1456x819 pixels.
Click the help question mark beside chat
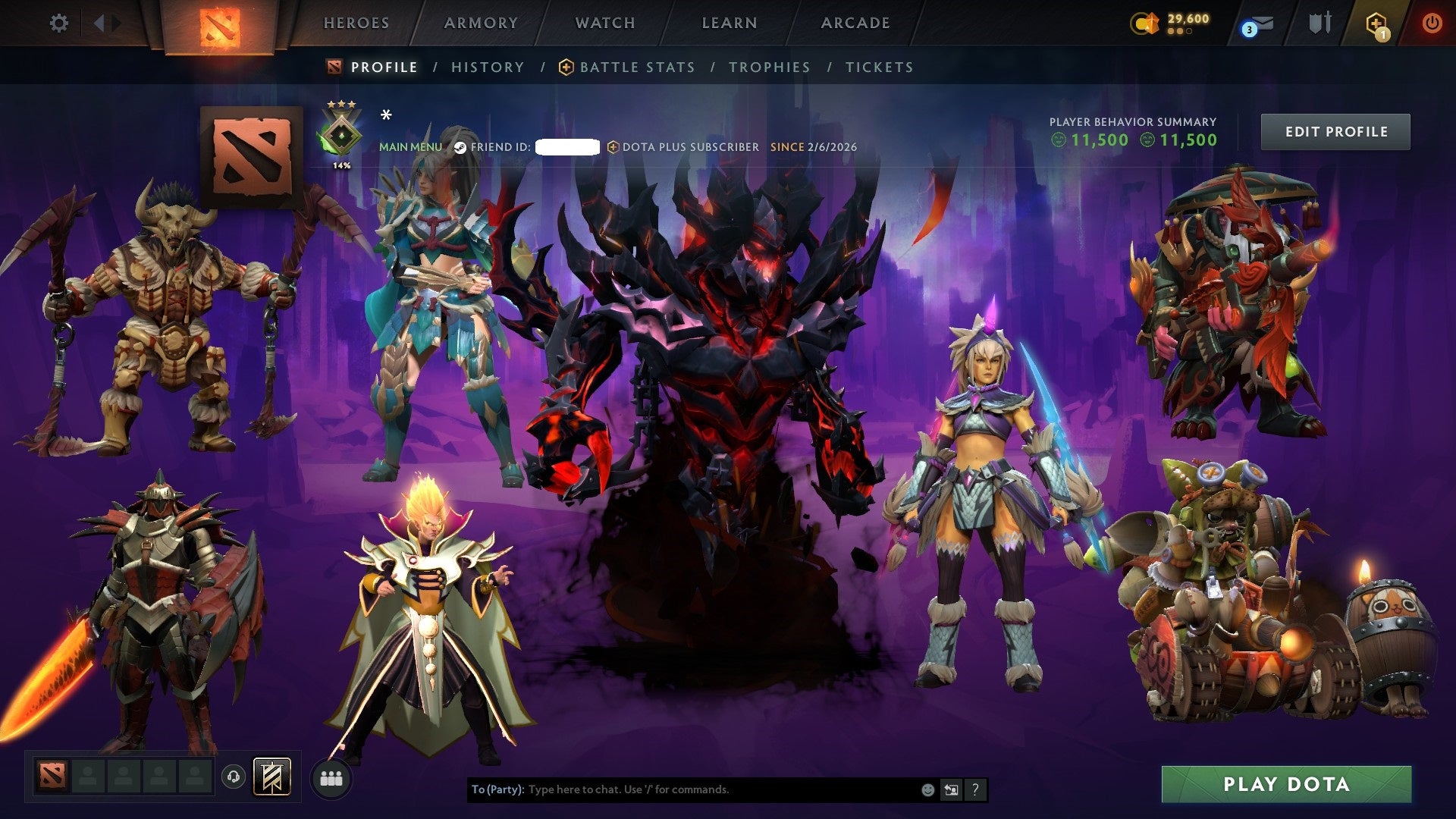975,789
